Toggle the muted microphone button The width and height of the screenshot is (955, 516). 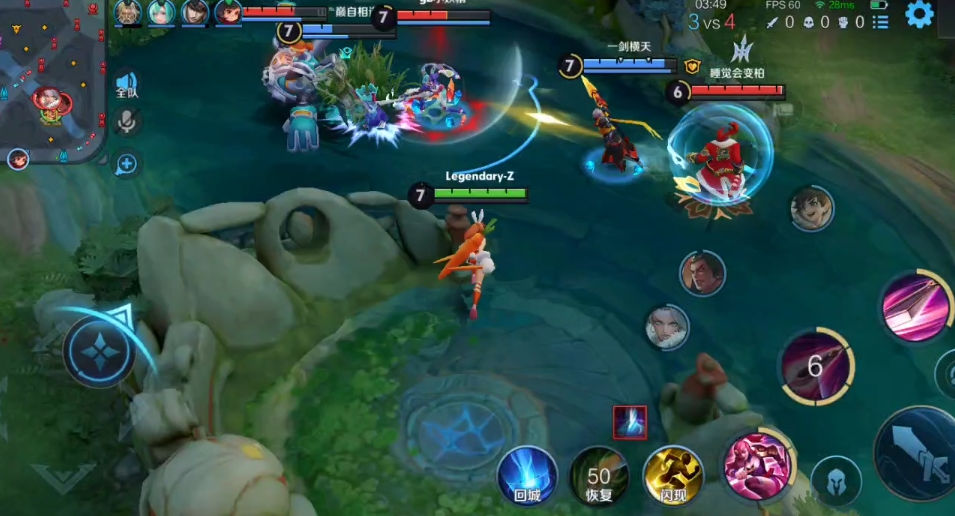(126, 122)
